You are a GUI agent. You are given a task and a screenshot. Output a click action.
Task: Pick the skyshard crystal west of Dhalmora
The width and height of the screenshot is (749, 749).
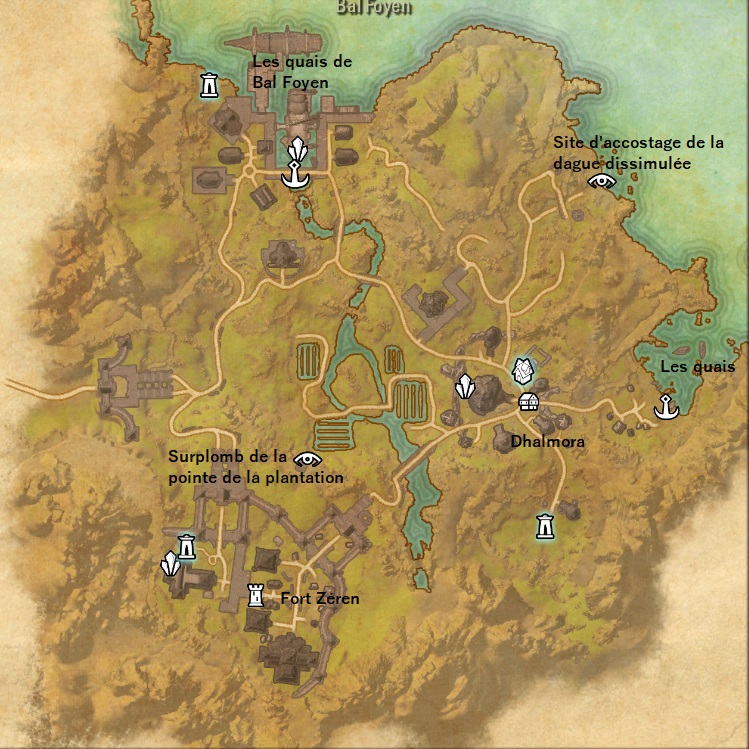(x=464, y=386)
